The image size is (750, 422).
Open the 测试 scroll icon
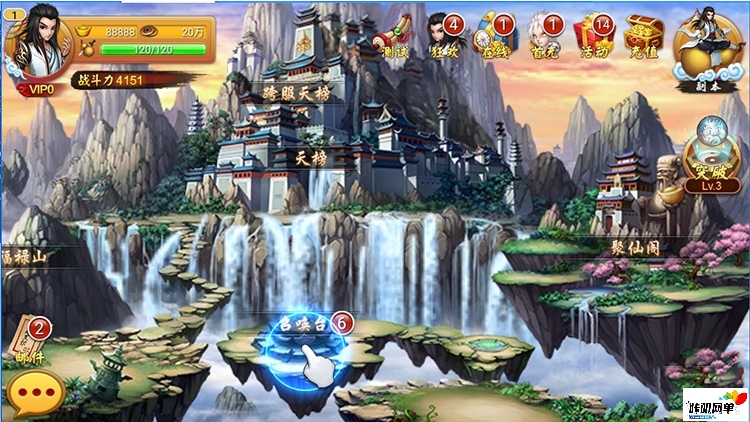point(395,35)
